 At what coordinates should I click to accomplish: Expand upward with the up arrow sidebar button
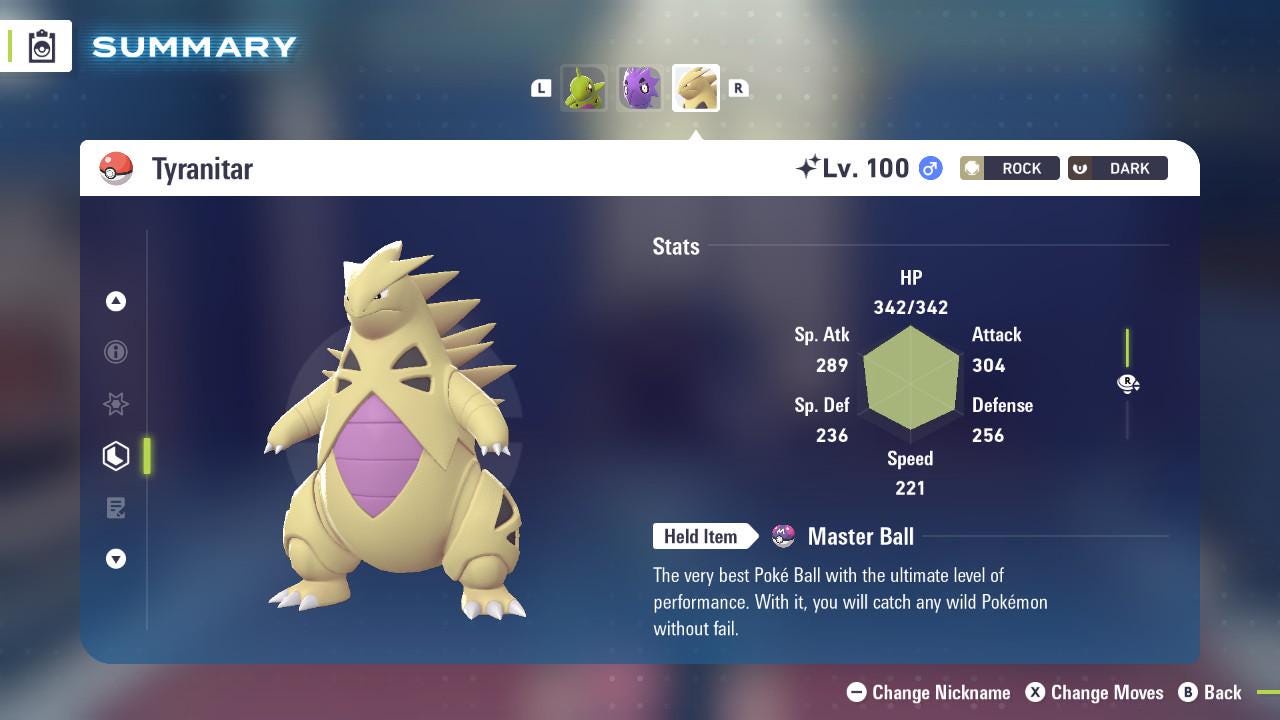[116, 300]
